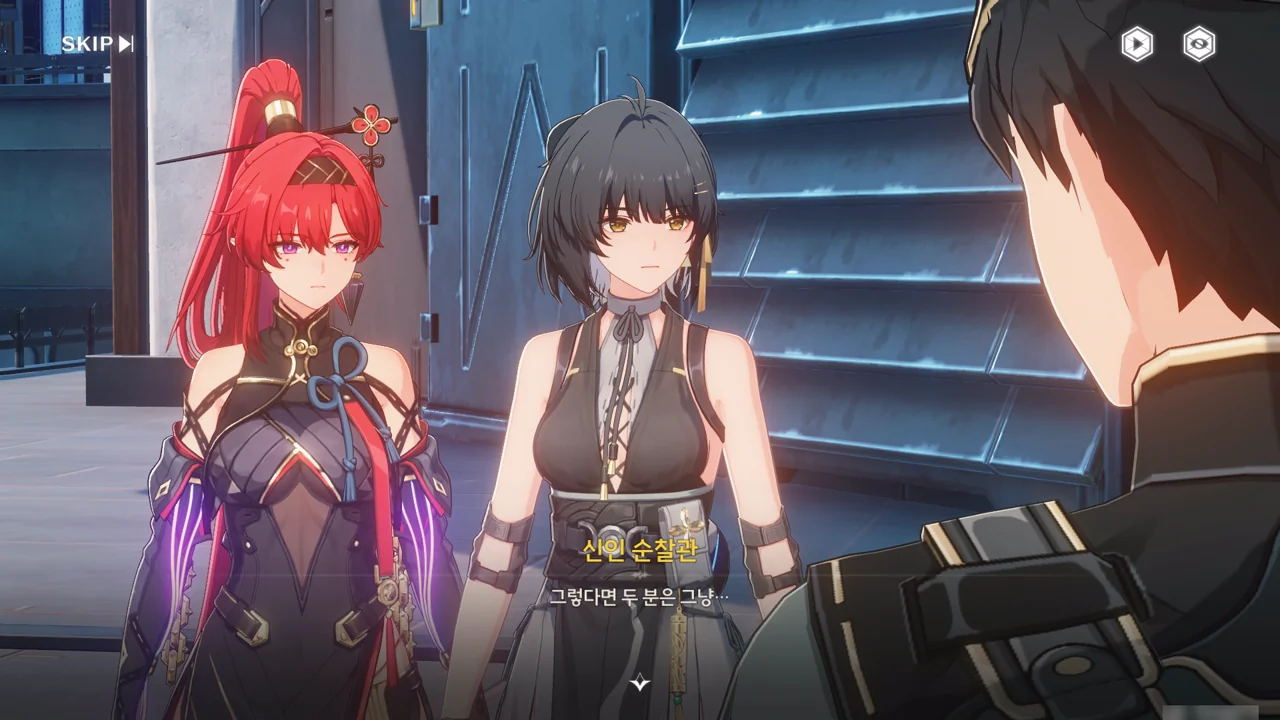Toggle dialogue auto-play
This screenshot has height=720, width=1280.
(1136, 44)
